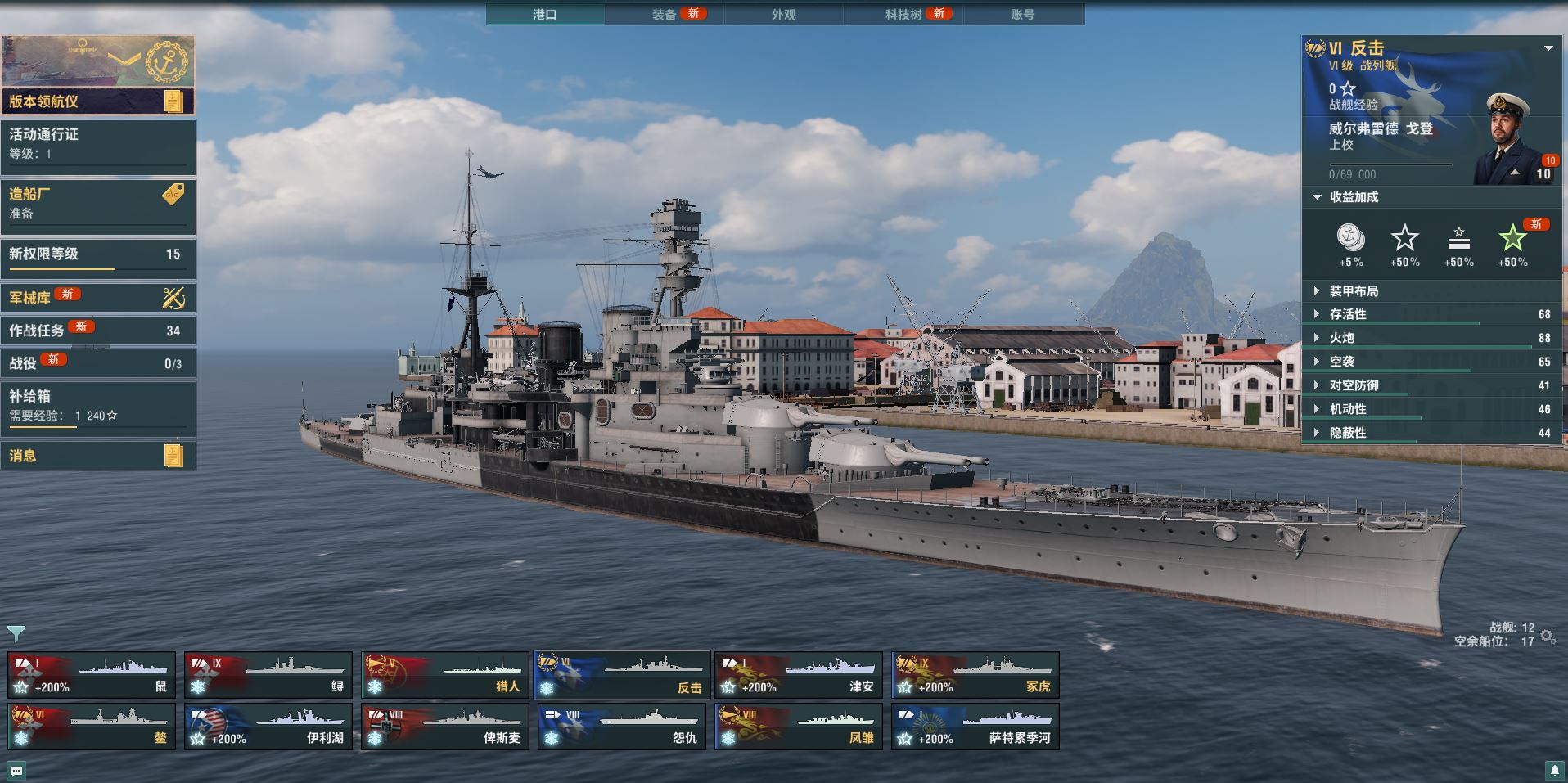Open the 外观 tab

point(783,15)
